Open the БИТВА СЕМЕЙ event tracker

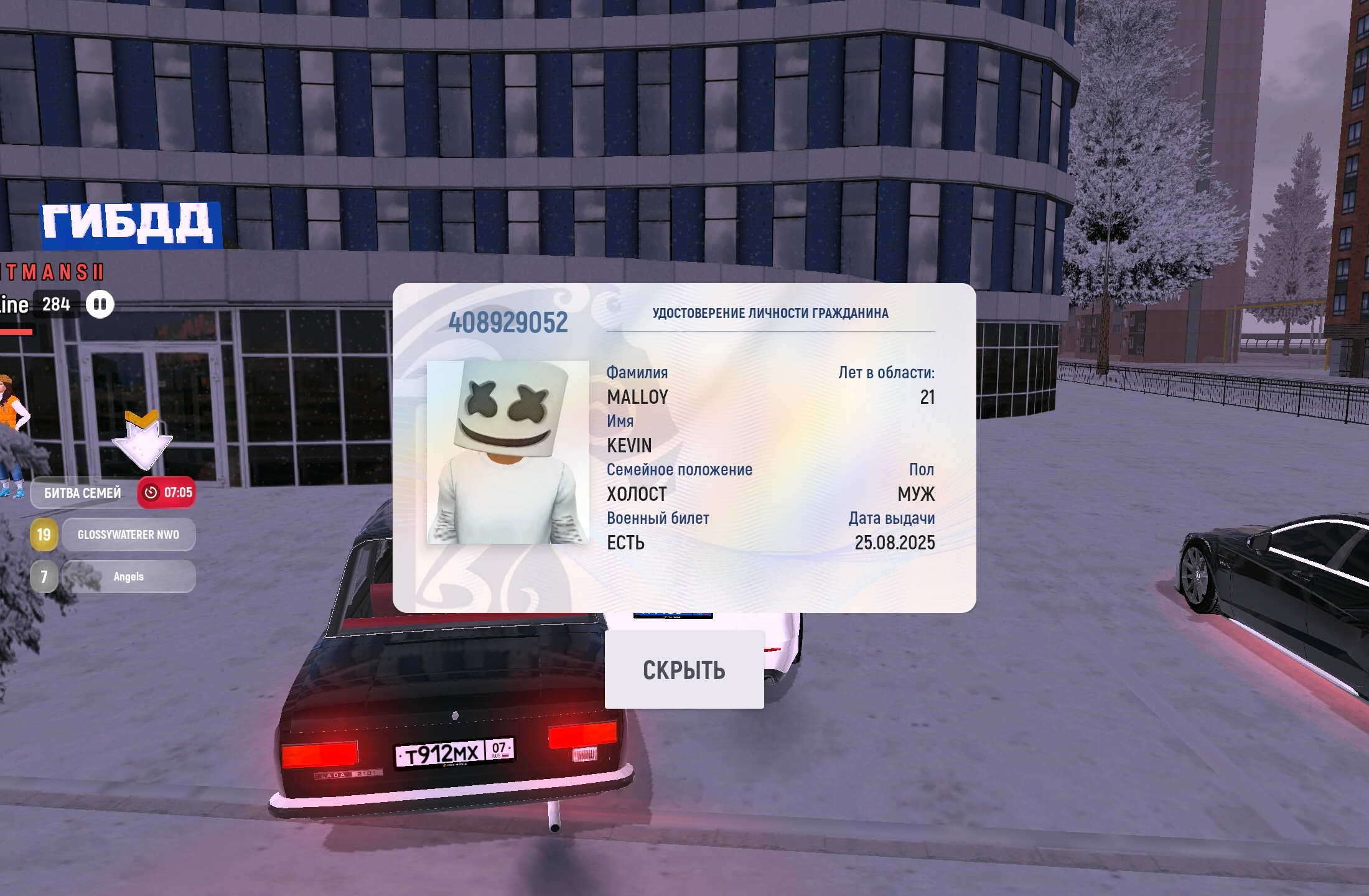83,493
